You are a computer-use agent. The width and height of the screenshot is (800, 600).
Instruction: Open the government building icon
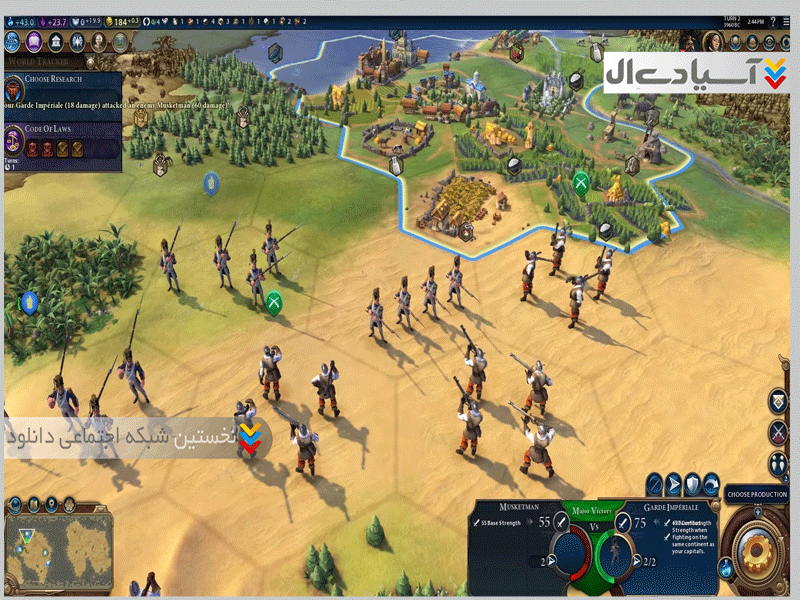tap(55, 42)
